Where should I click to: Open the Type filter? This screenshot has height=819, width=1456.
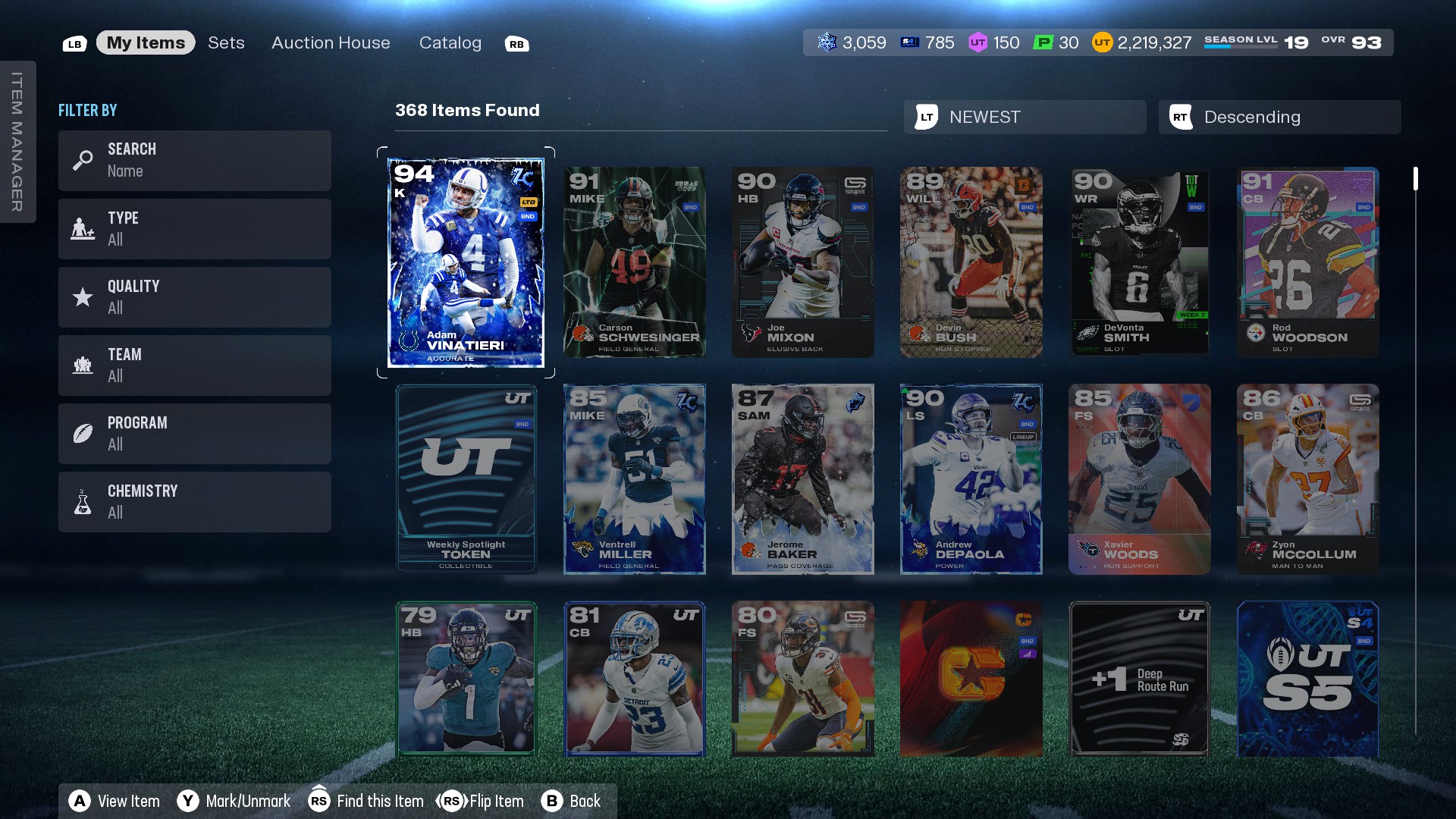tap(194, 228)
